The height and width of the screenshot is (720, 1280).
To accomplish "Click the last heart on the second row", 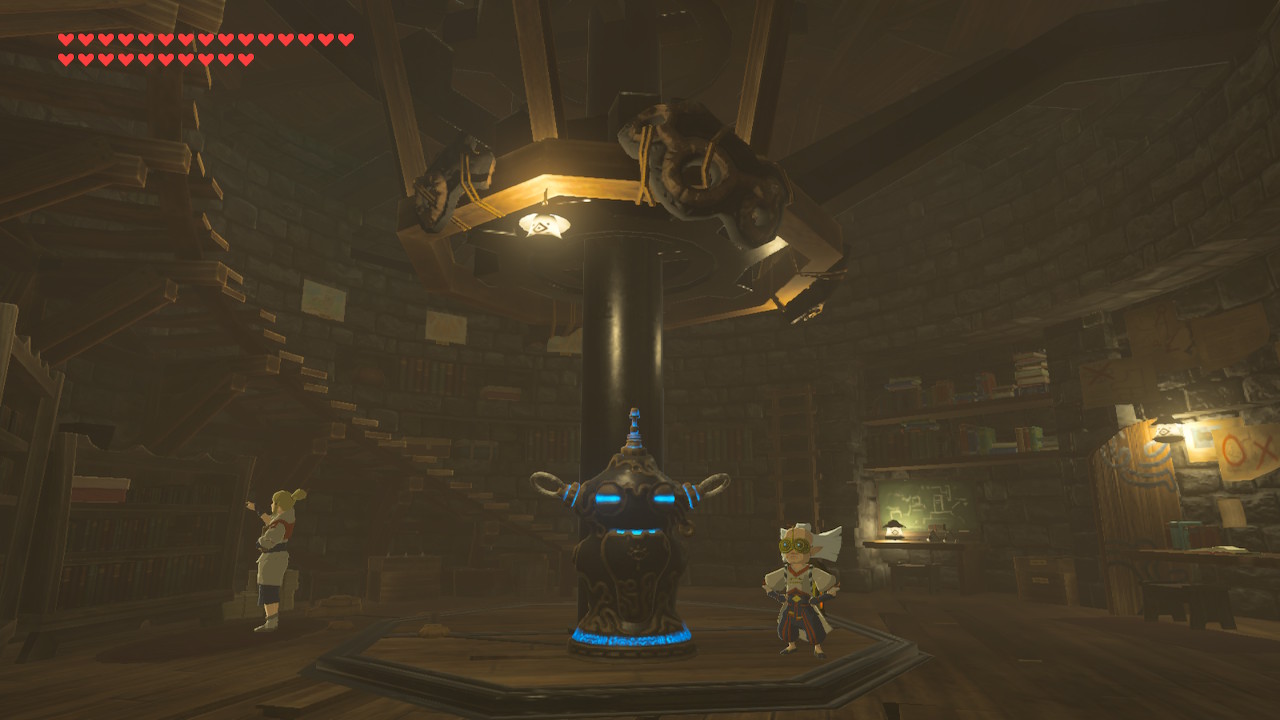I will [x=248, y=57].
